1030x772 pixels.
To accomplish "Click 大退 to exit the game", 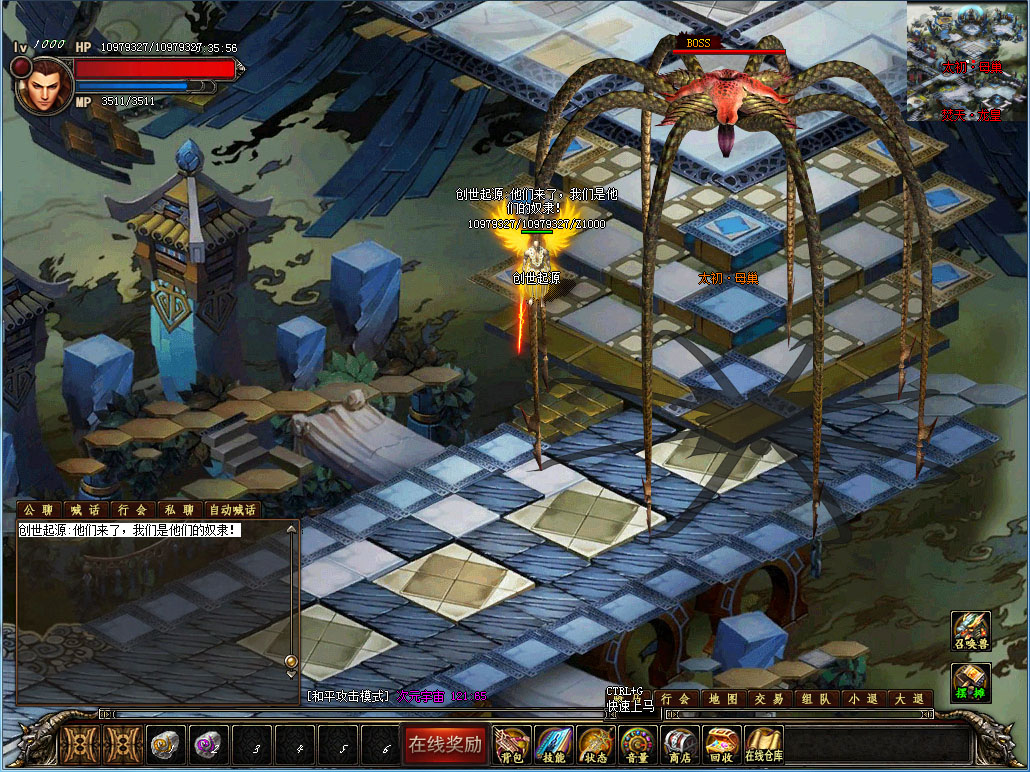I will click(908, 699).
